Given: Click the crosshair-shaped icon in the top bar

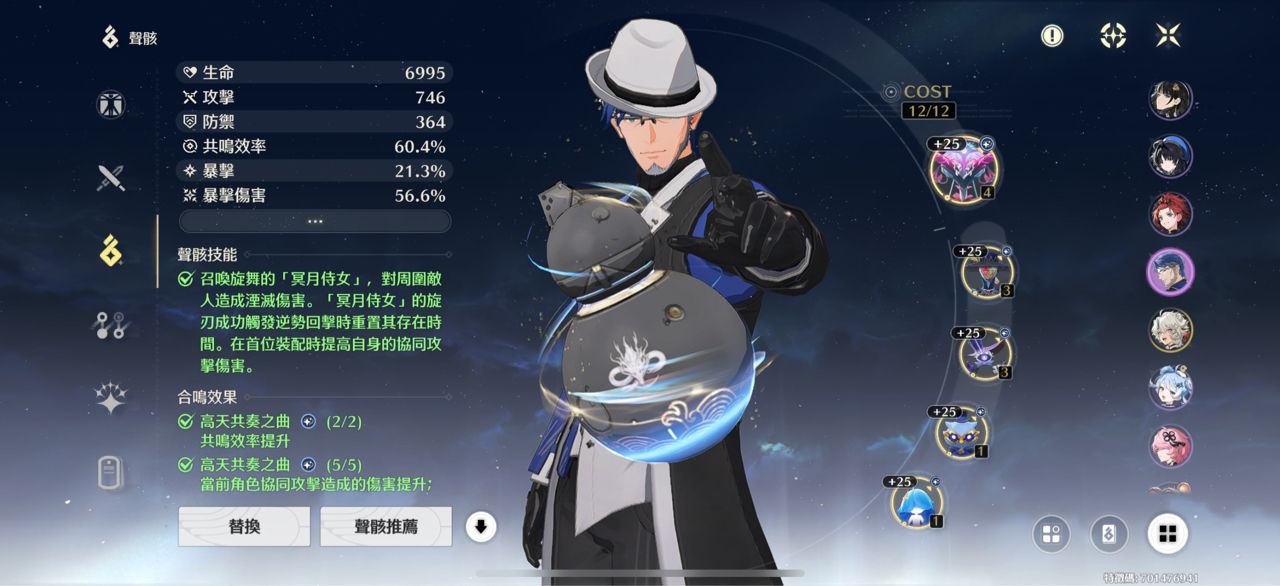Looking at the screenshot, I should coord(1112,36).
